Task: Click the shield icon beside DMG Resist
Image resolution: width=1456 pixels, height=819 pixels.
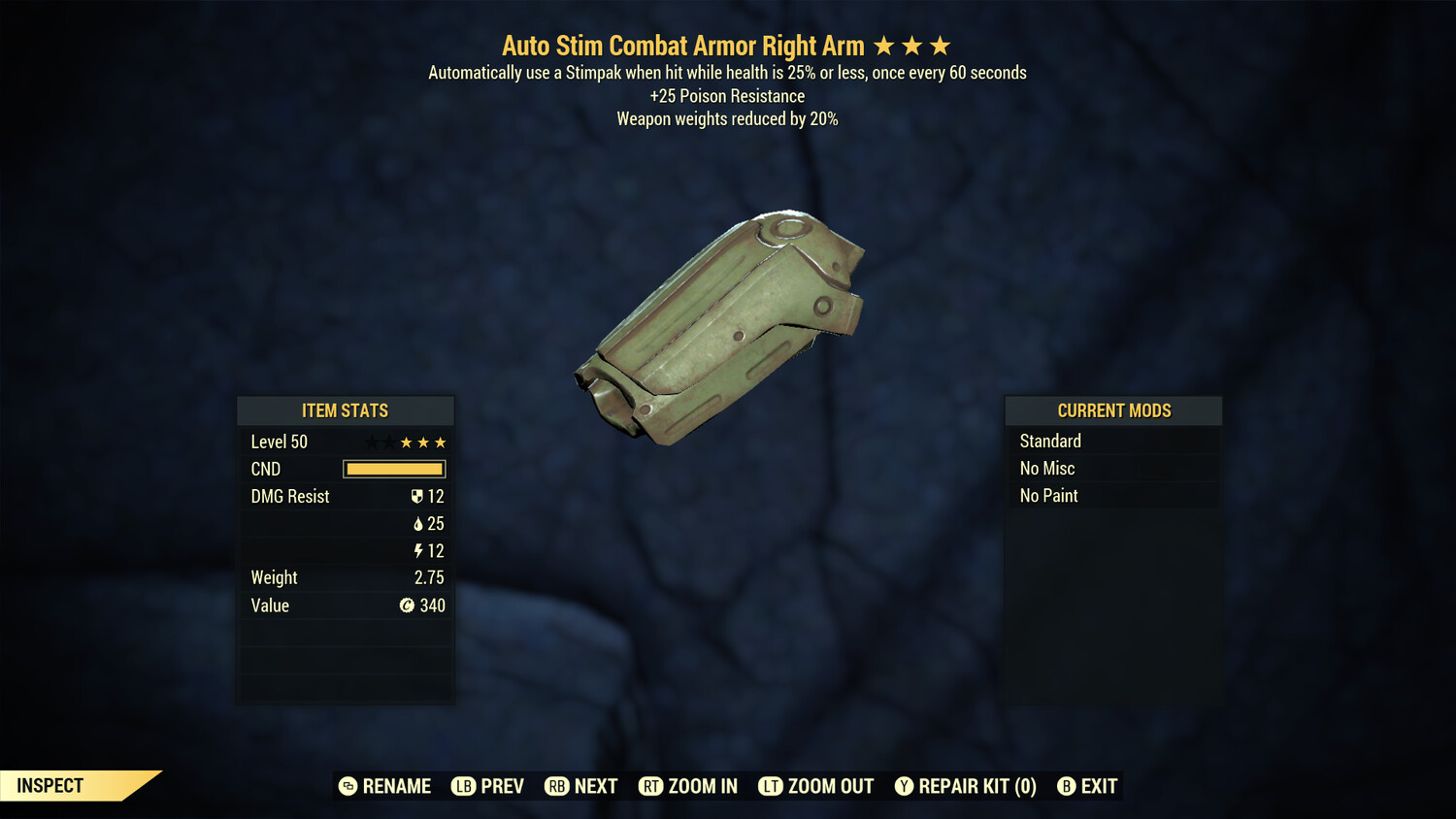Action: click(x=417, y=496)
